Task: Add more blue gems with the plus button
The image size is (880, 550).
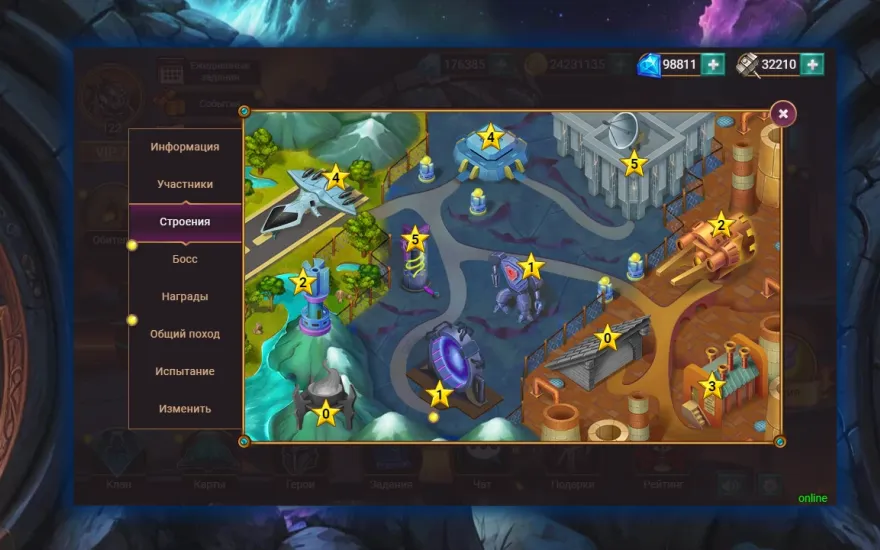Action: [x=713, y=64]
